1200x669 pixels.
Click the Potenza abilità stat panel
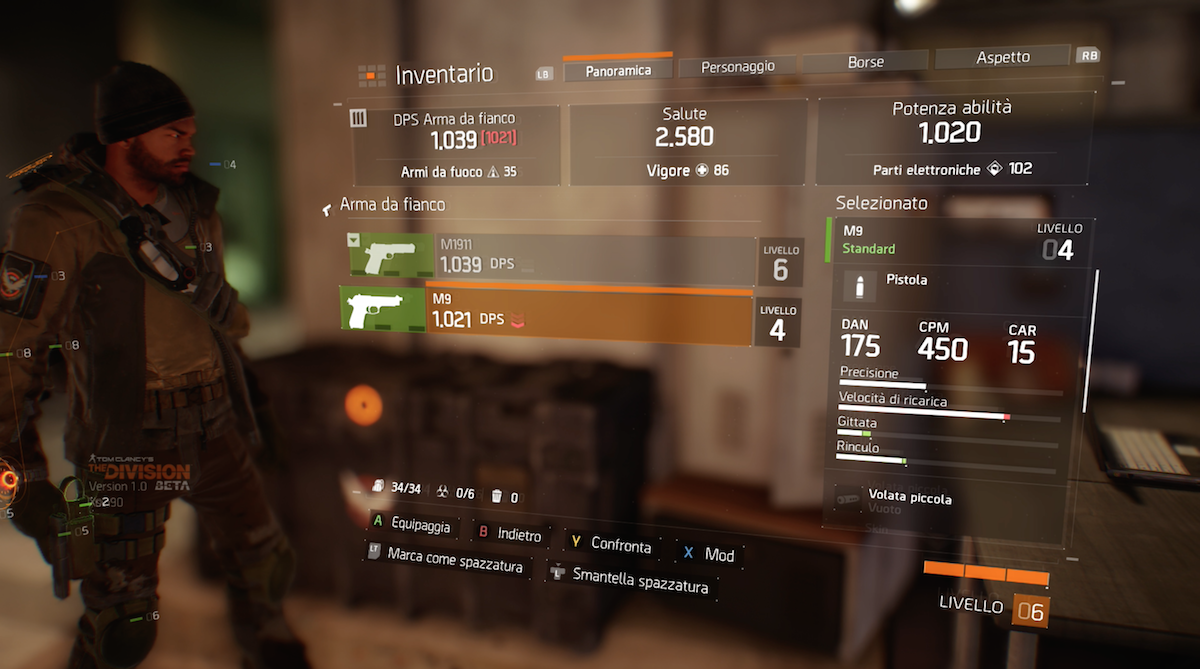[951, 142]
